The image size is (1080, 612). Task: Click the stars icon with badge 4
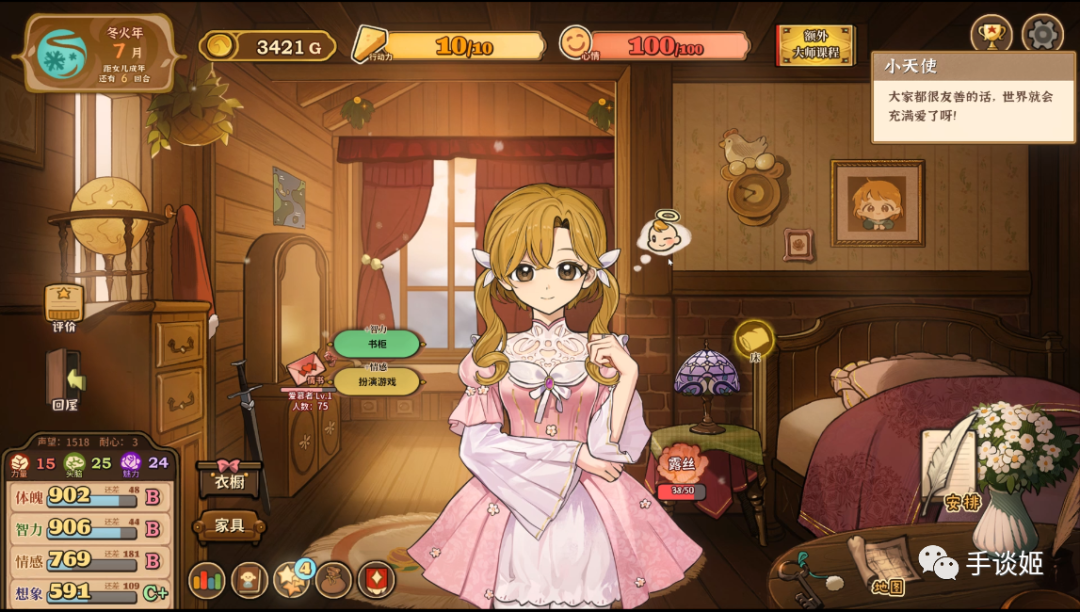tap(292, 579)
